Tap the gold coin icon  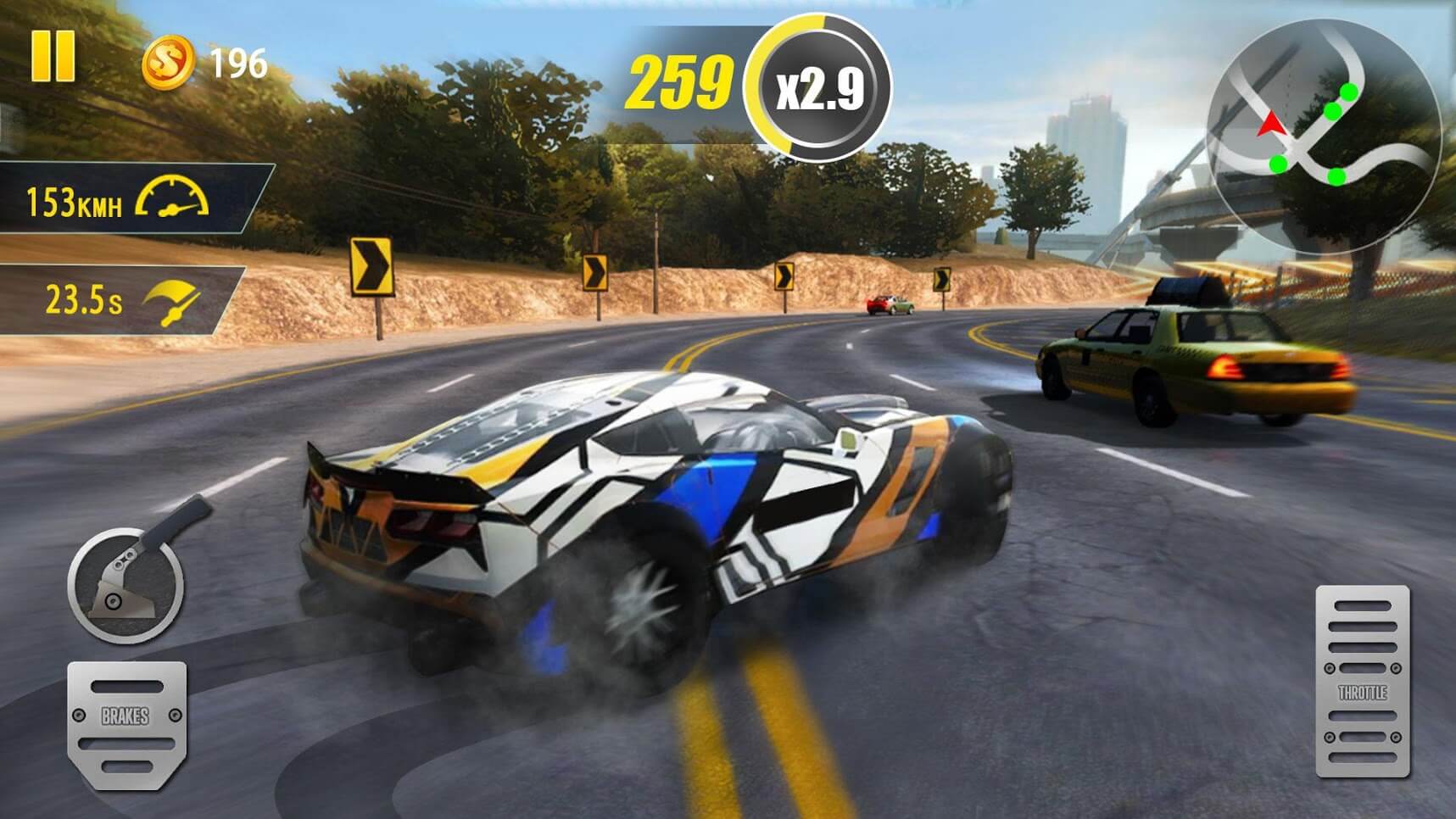coord(167,63)
